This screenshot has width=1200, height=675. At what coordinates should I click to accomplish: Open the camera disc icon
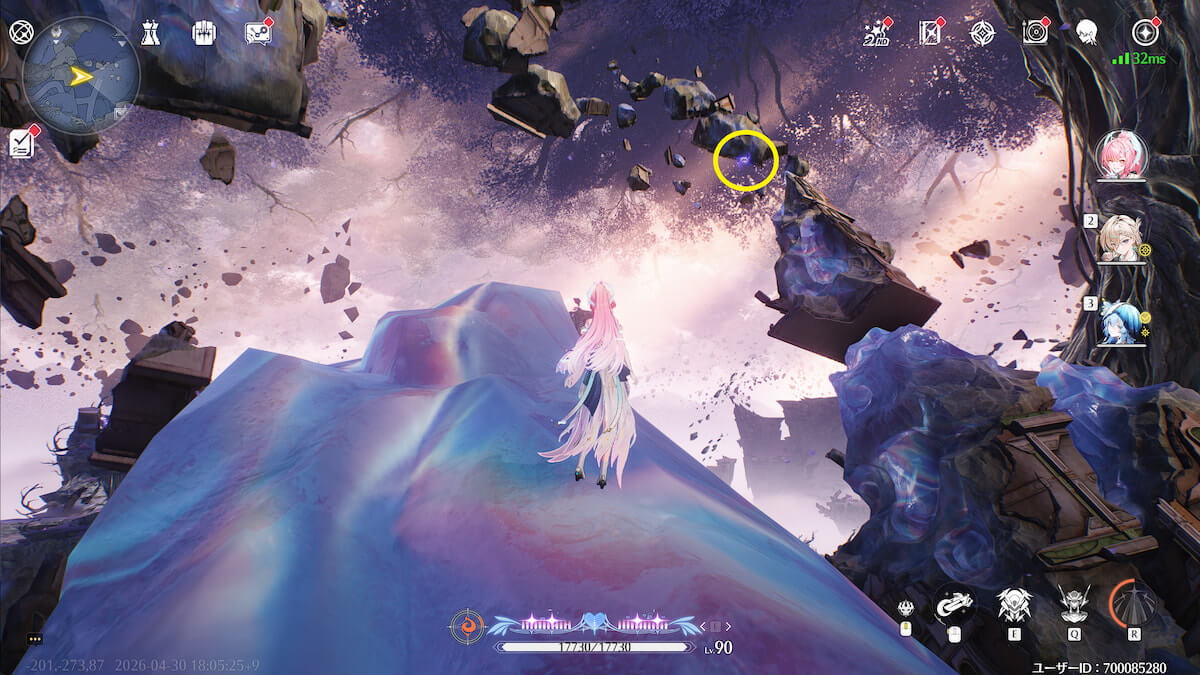click(x=1035, y=33)
